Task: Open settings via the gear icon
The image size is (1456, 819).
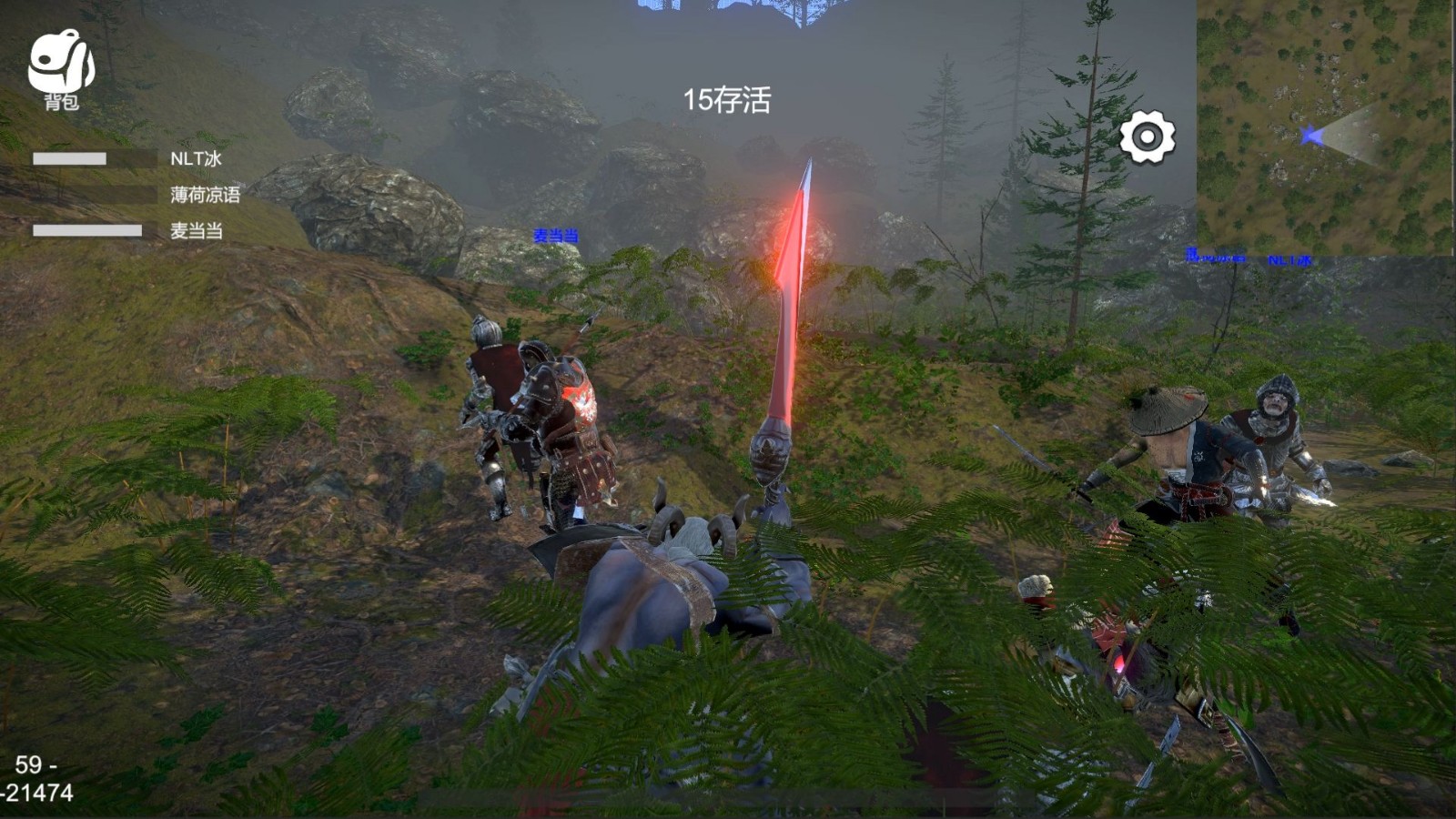Action: (x=1147, y=137)
